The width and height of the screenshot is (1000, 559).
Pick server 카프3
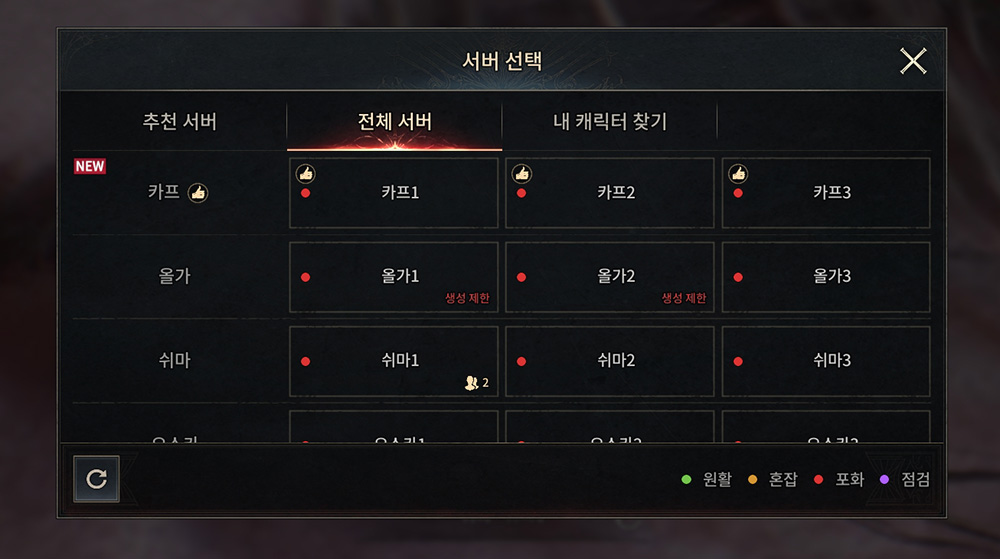pos(826,193)
